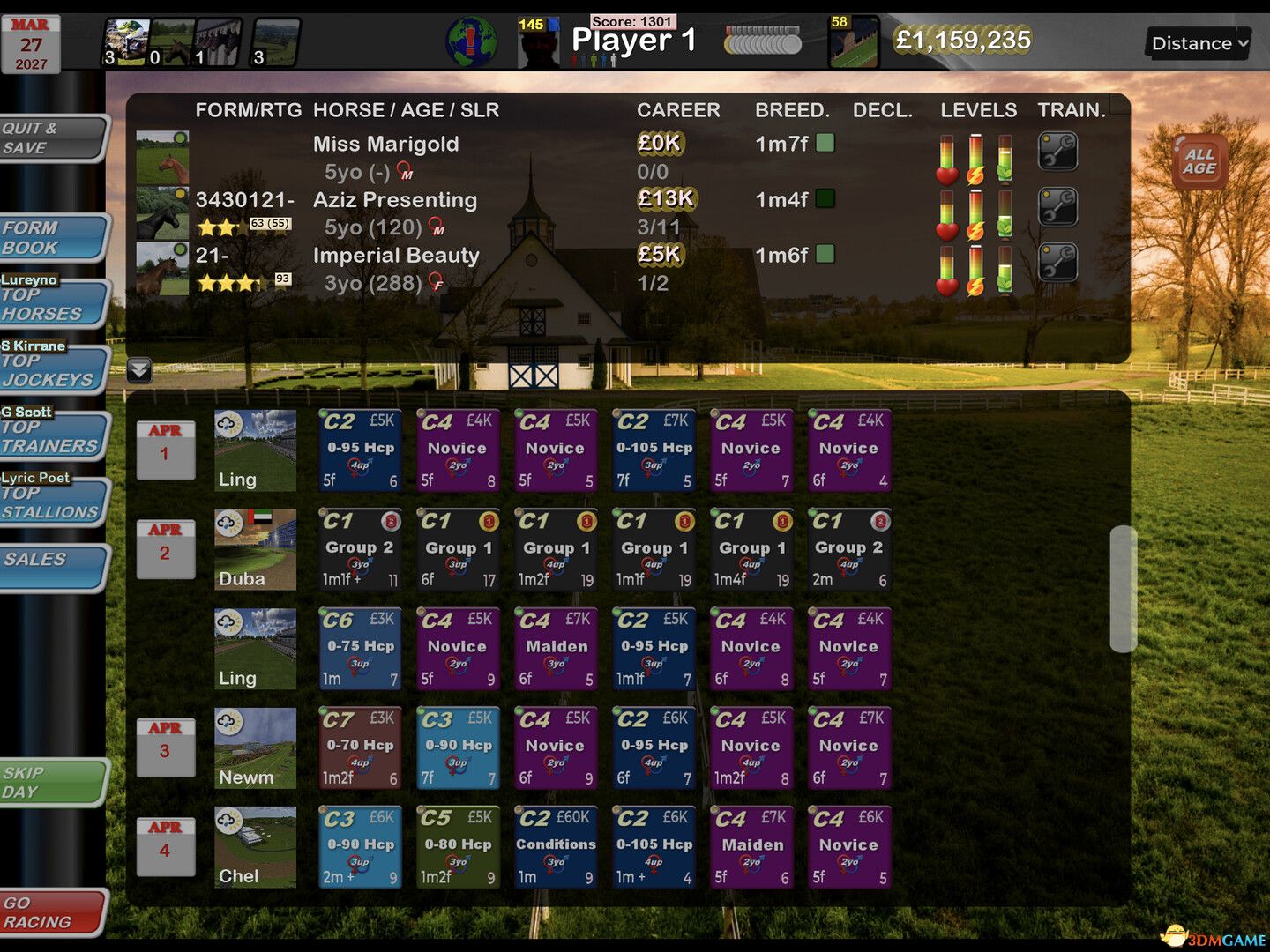
Task: Open training options for Miss Marigold
Action: click(x=1057, y=150)
